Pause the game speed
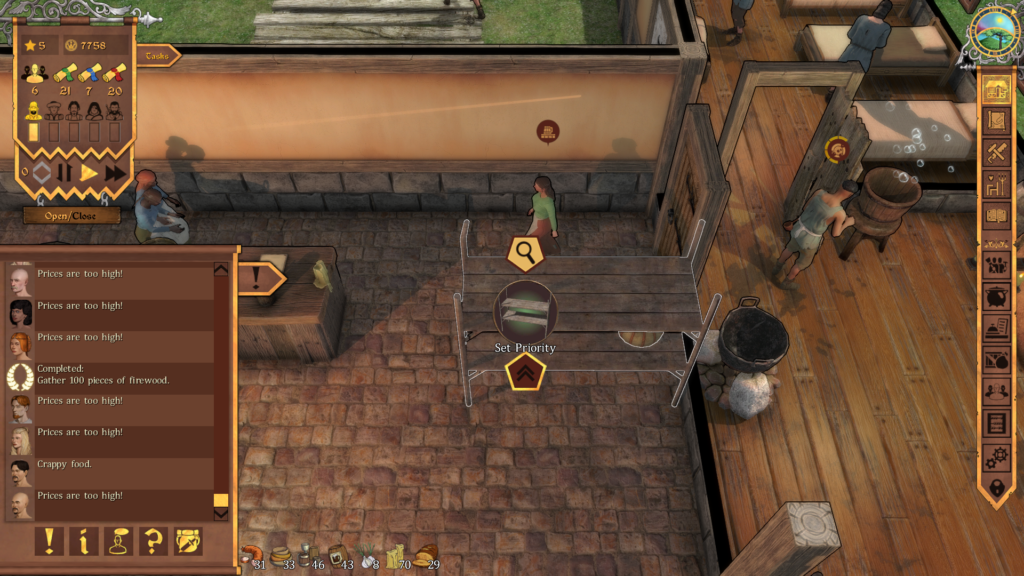The height and width of the screenshot is (576, 1024). pos(64,172)
